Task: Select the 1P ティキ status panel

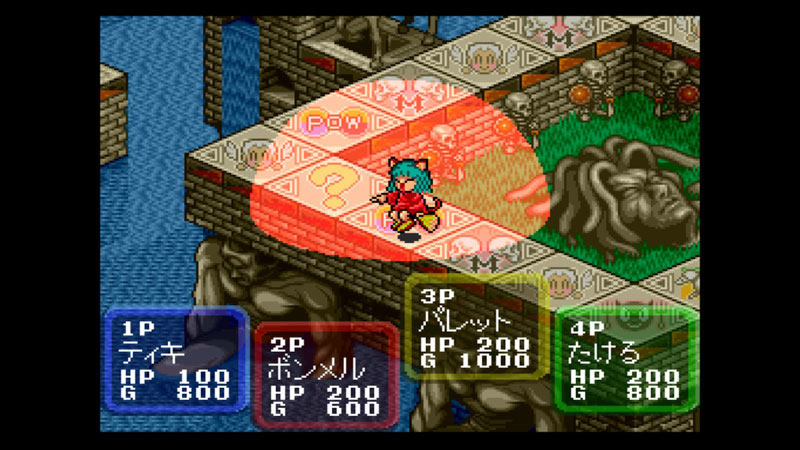Action: 176,360
